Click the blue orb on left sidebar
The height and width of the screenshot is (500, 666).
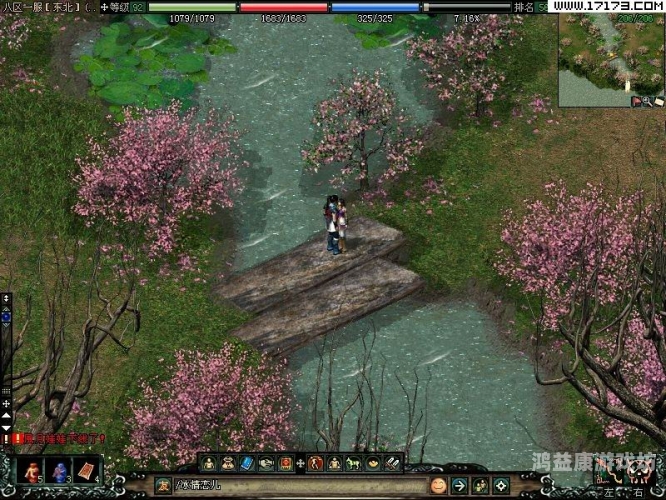click(6, 316)
